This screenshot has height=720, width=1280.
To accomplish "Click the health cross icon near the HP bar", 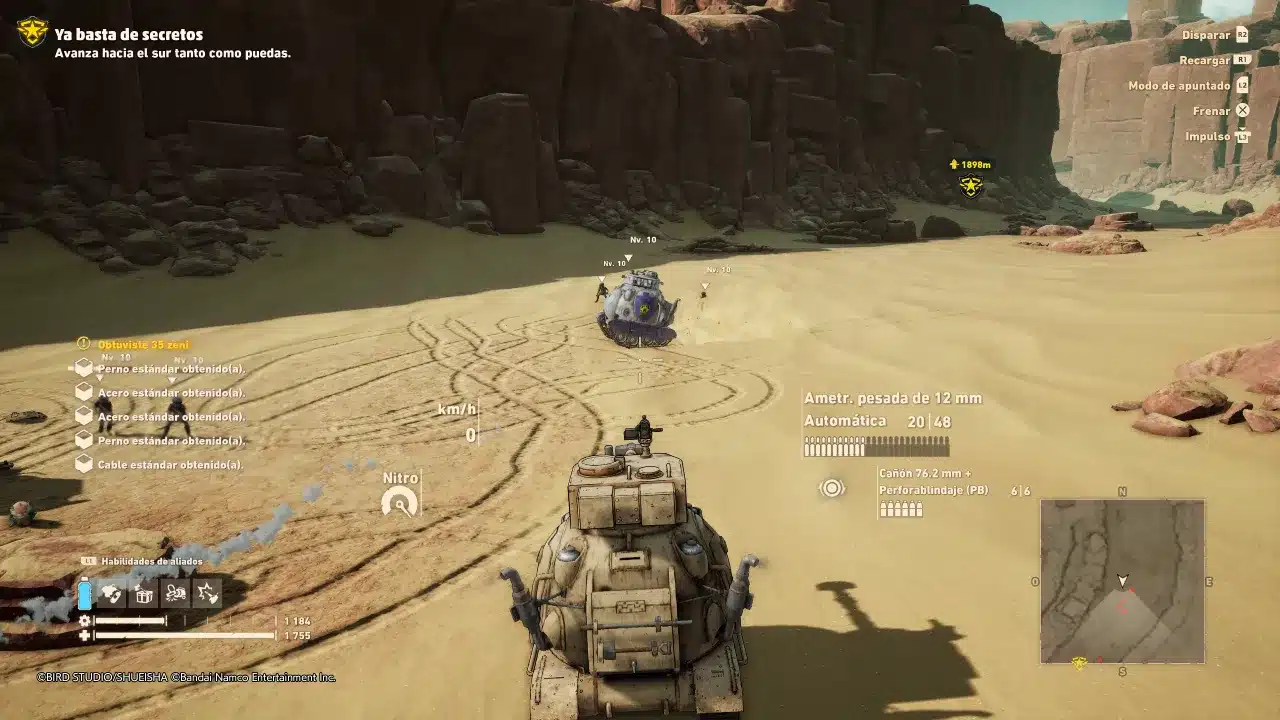I will pyautogui.click(x=85, y=635).
